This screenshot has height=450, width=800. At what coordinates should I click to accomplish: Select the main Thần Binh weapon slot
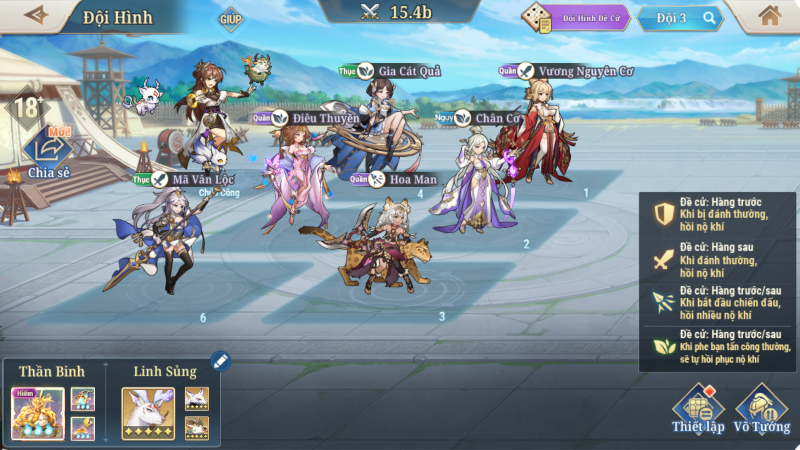click(38, 413)
